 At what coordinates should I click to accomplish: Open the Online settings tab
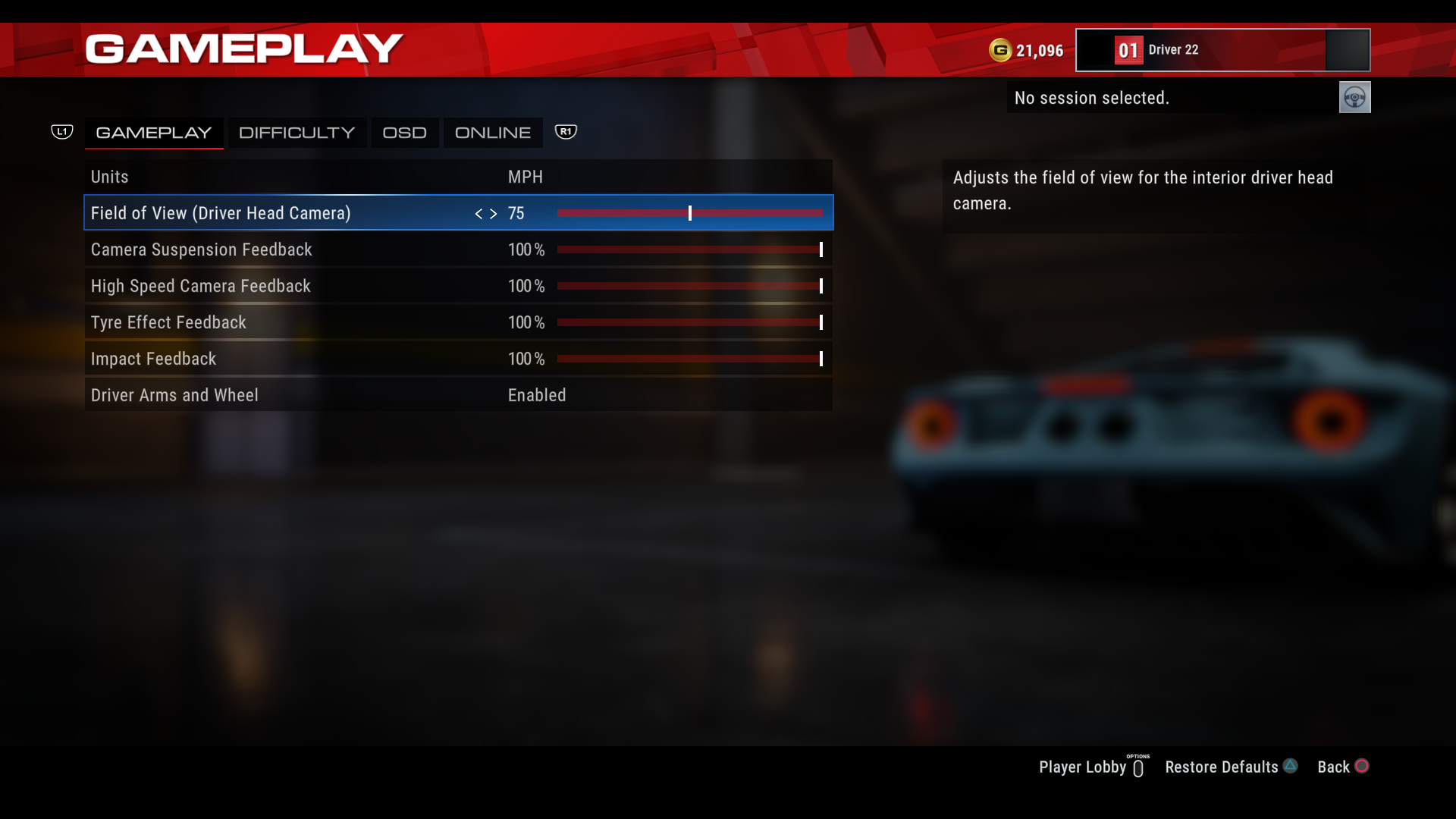coord(492,132)
